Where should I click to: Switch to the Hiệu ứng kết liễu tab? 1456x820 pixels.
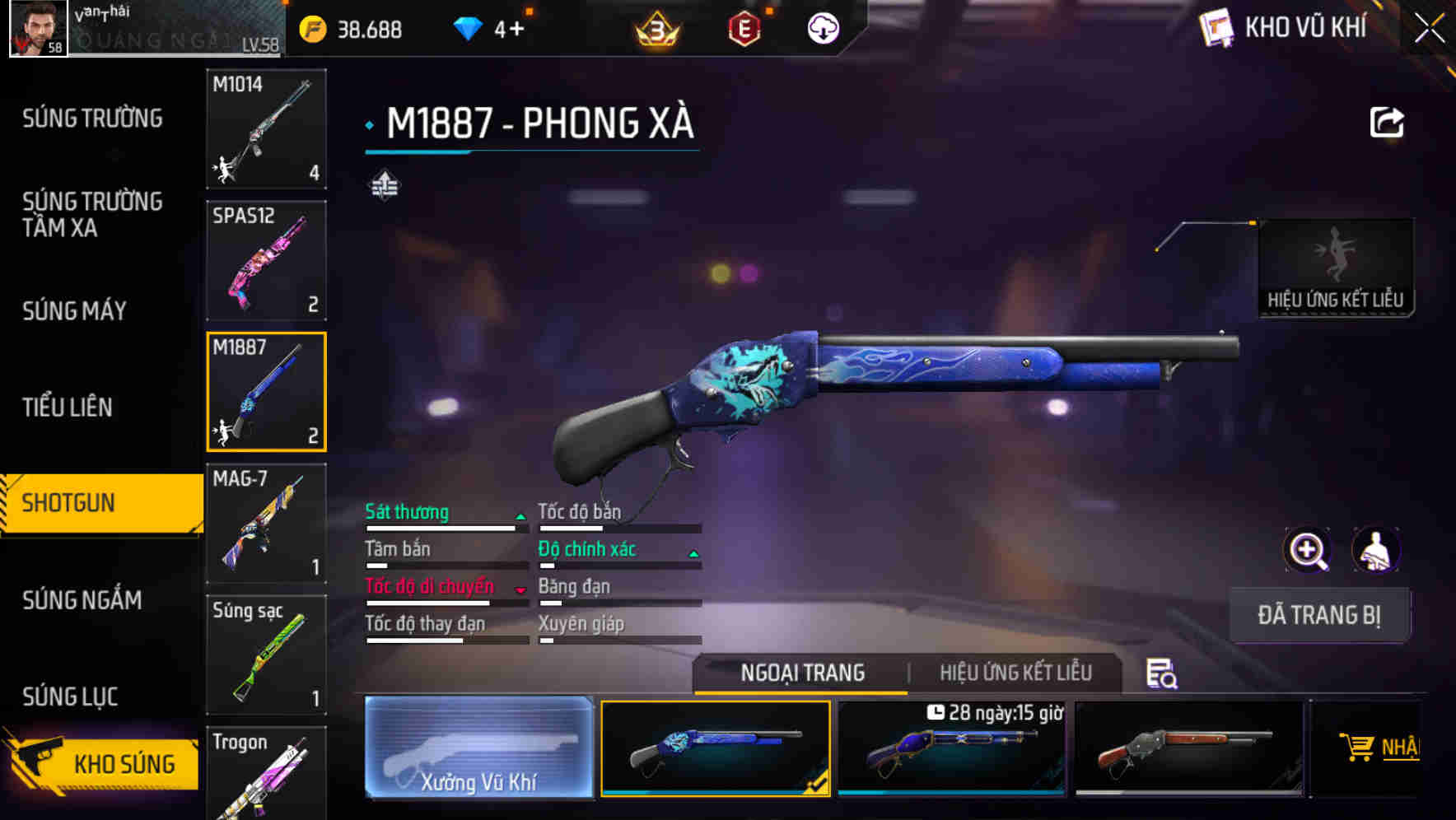(x=1017, y=673)
